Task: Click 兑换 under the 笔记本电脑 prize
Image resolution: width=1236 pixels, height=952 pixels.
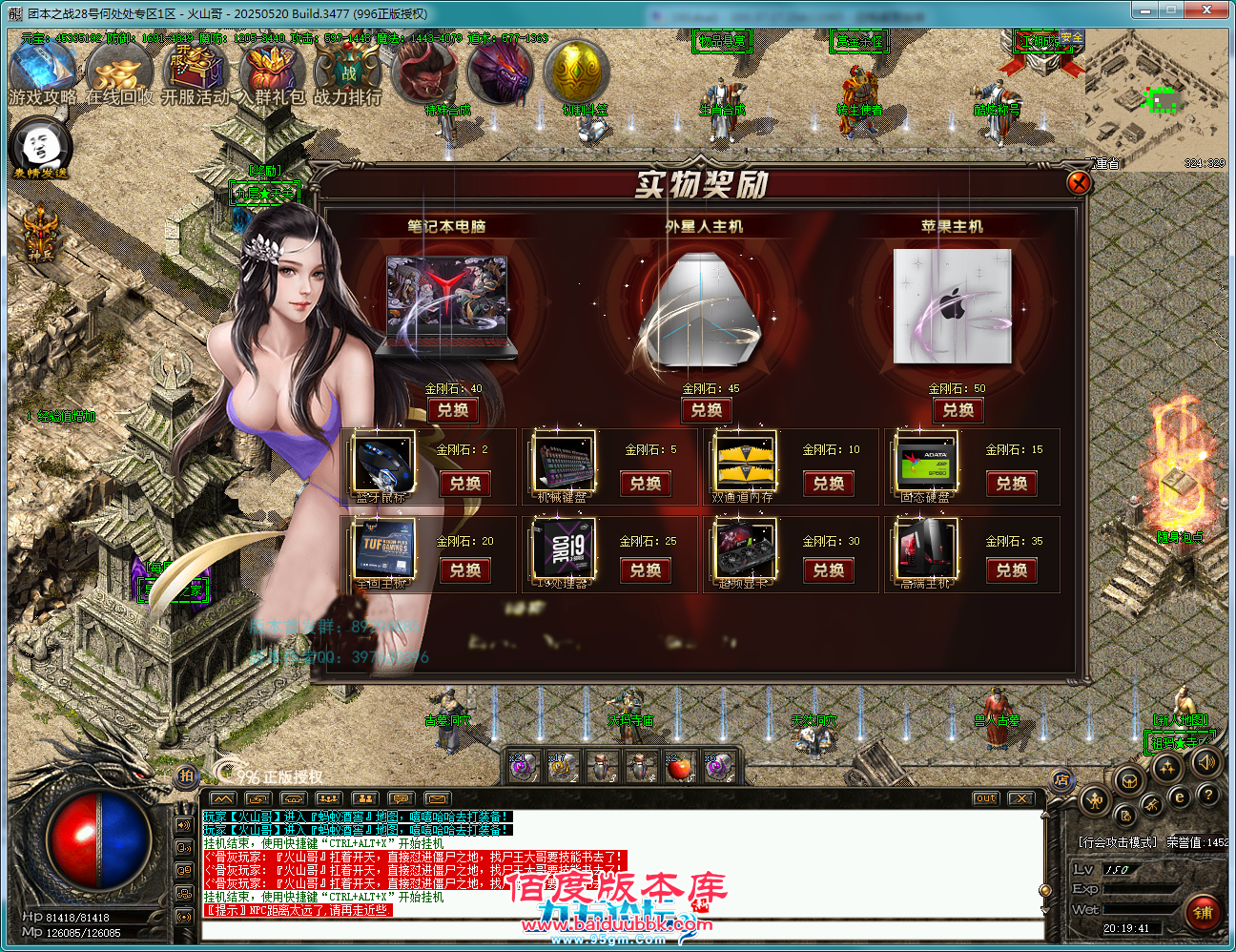Action: (x=451, y=410)
